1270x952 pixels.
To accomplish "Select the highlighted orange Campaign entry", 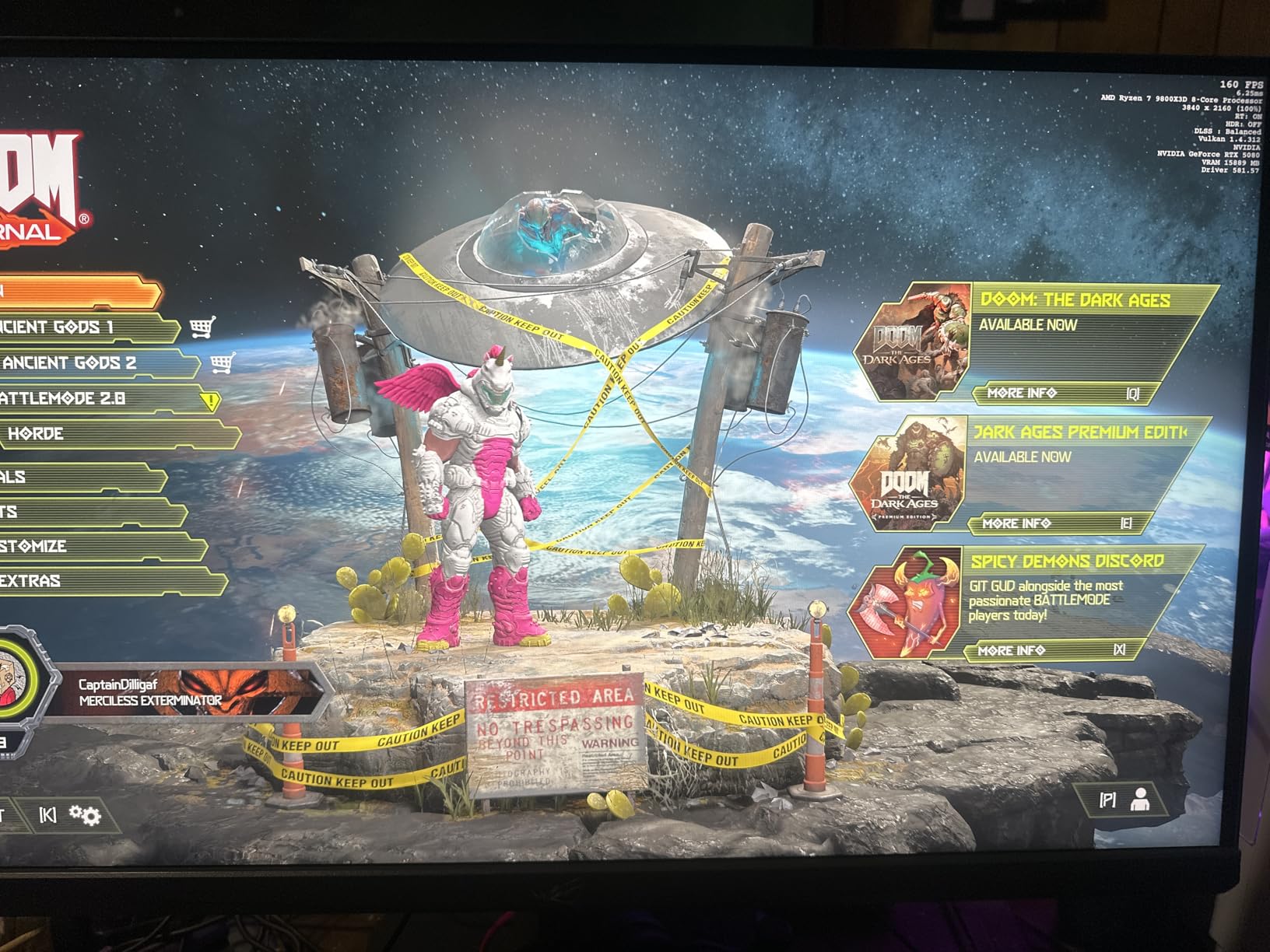I will [78, 292].
